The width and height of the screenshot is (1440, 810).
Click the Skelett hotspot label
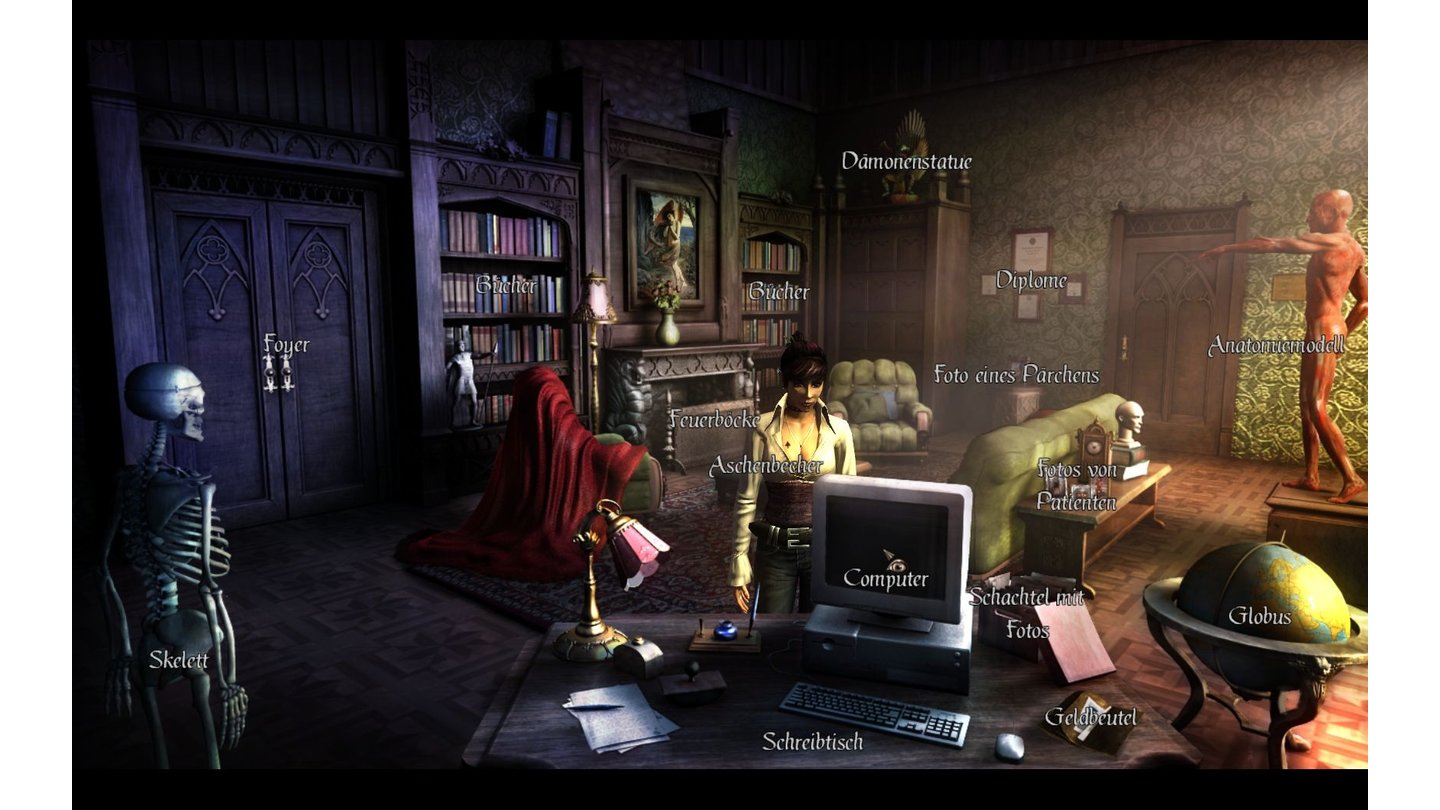click(x=178, y=659)
